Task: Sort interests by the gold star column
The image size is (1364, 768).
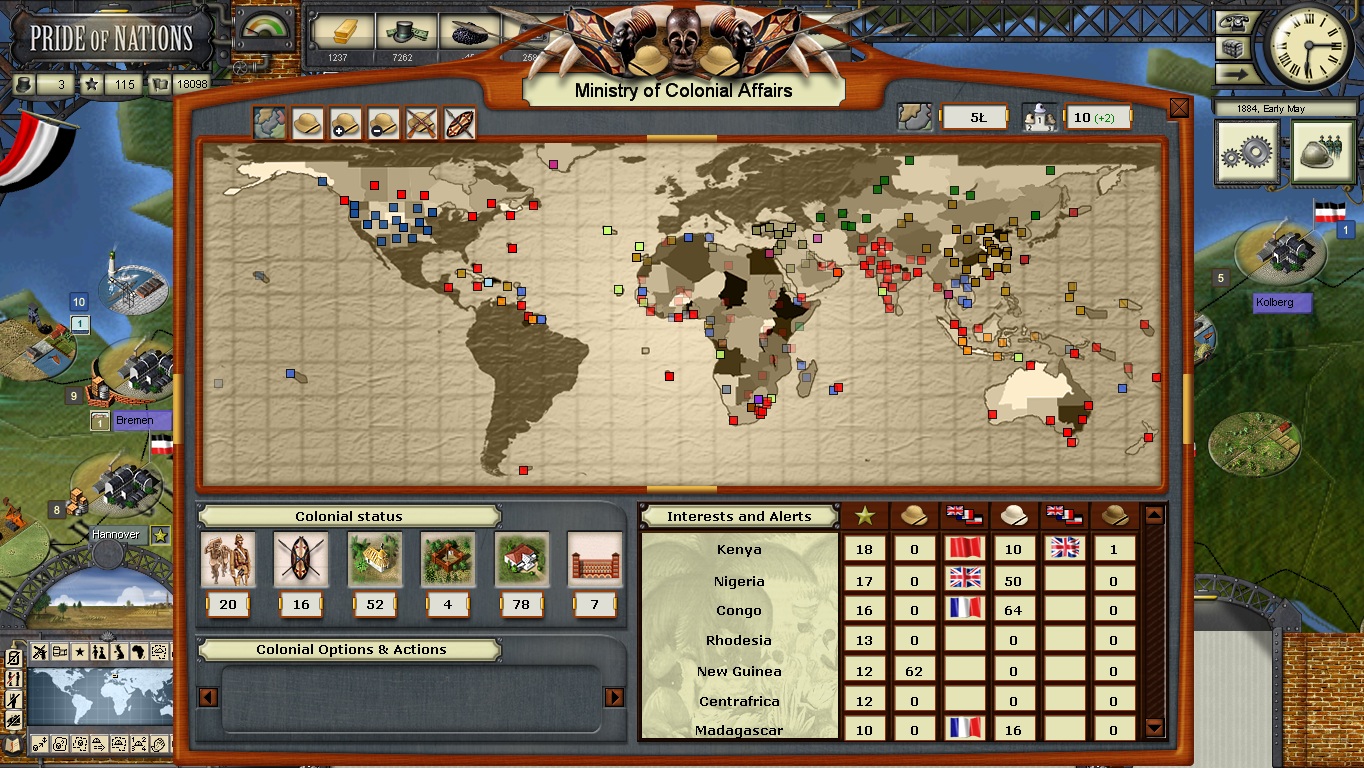Action: (x=865, y=516)
